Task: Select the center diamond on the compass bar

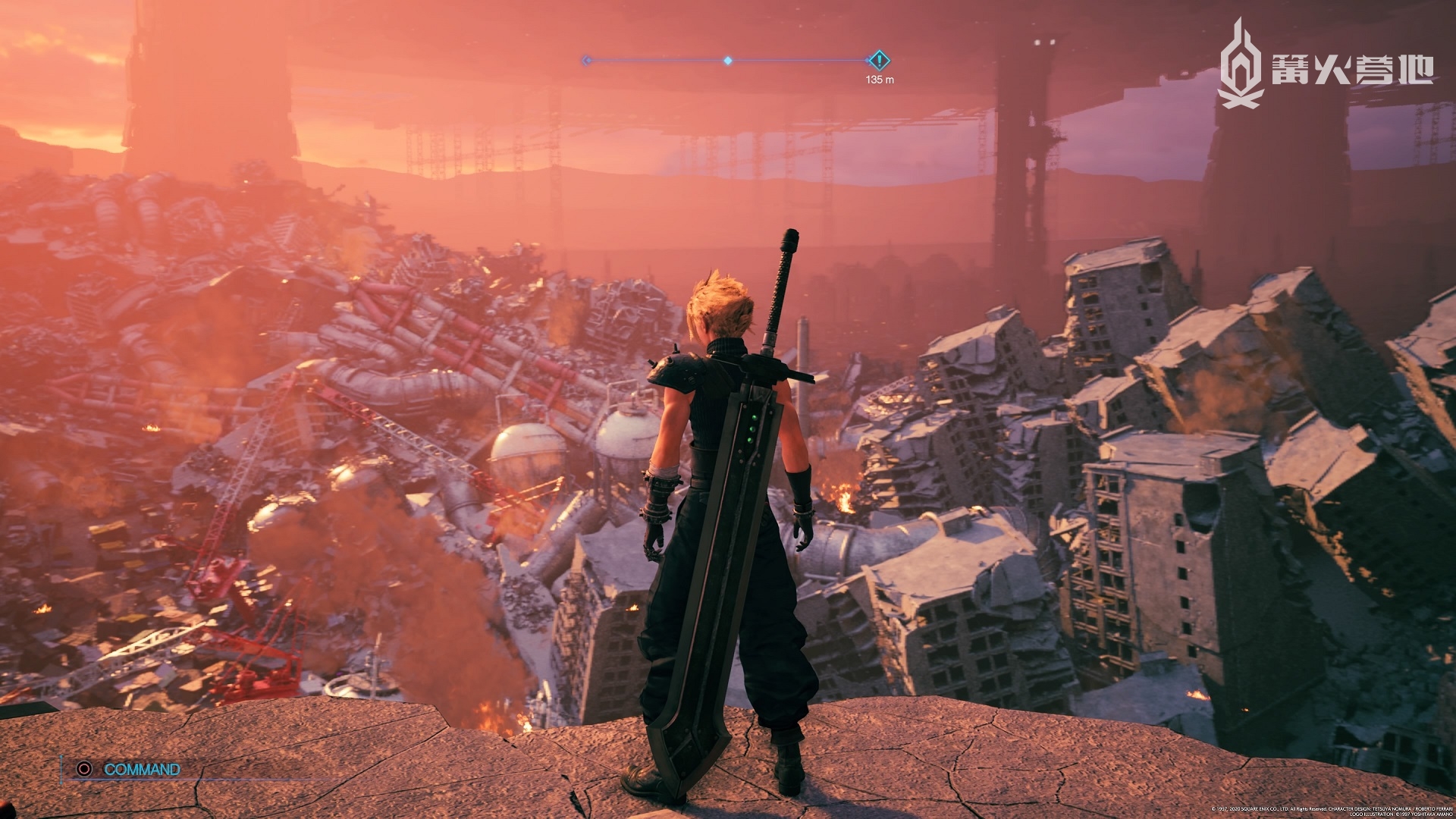Action: 728,60
